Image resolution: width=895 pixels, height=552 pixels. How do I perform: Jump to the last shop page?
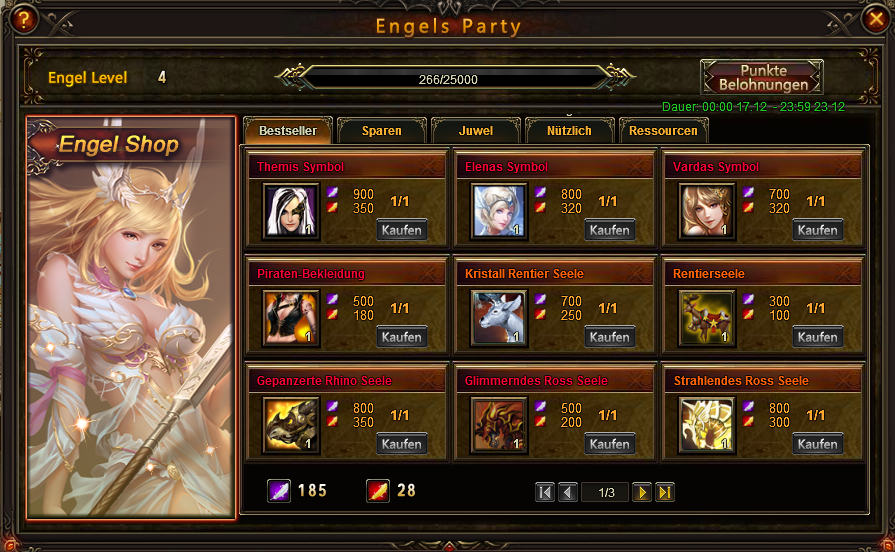pos(665,492)
